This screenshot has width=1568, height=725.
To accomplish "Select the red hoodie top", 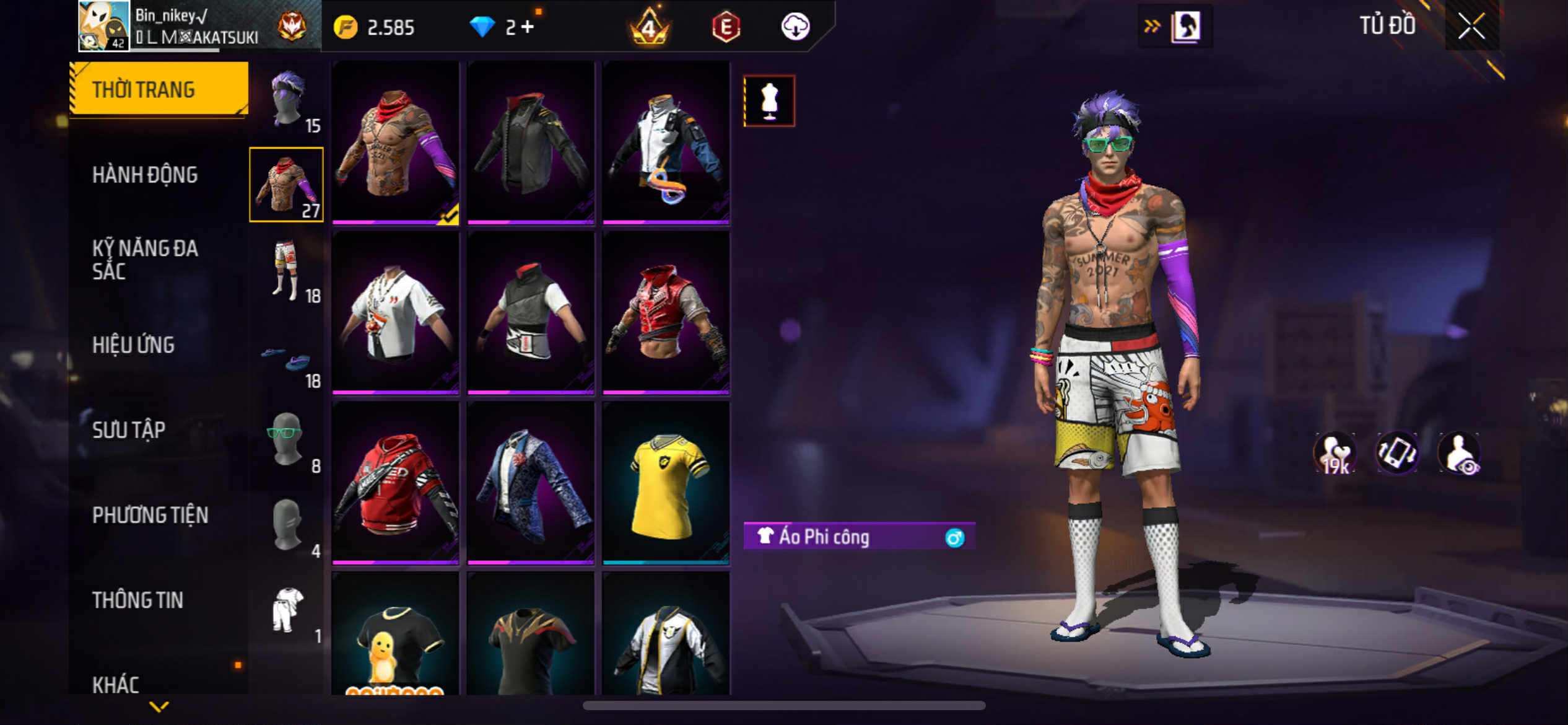I will tap(395, 484).
